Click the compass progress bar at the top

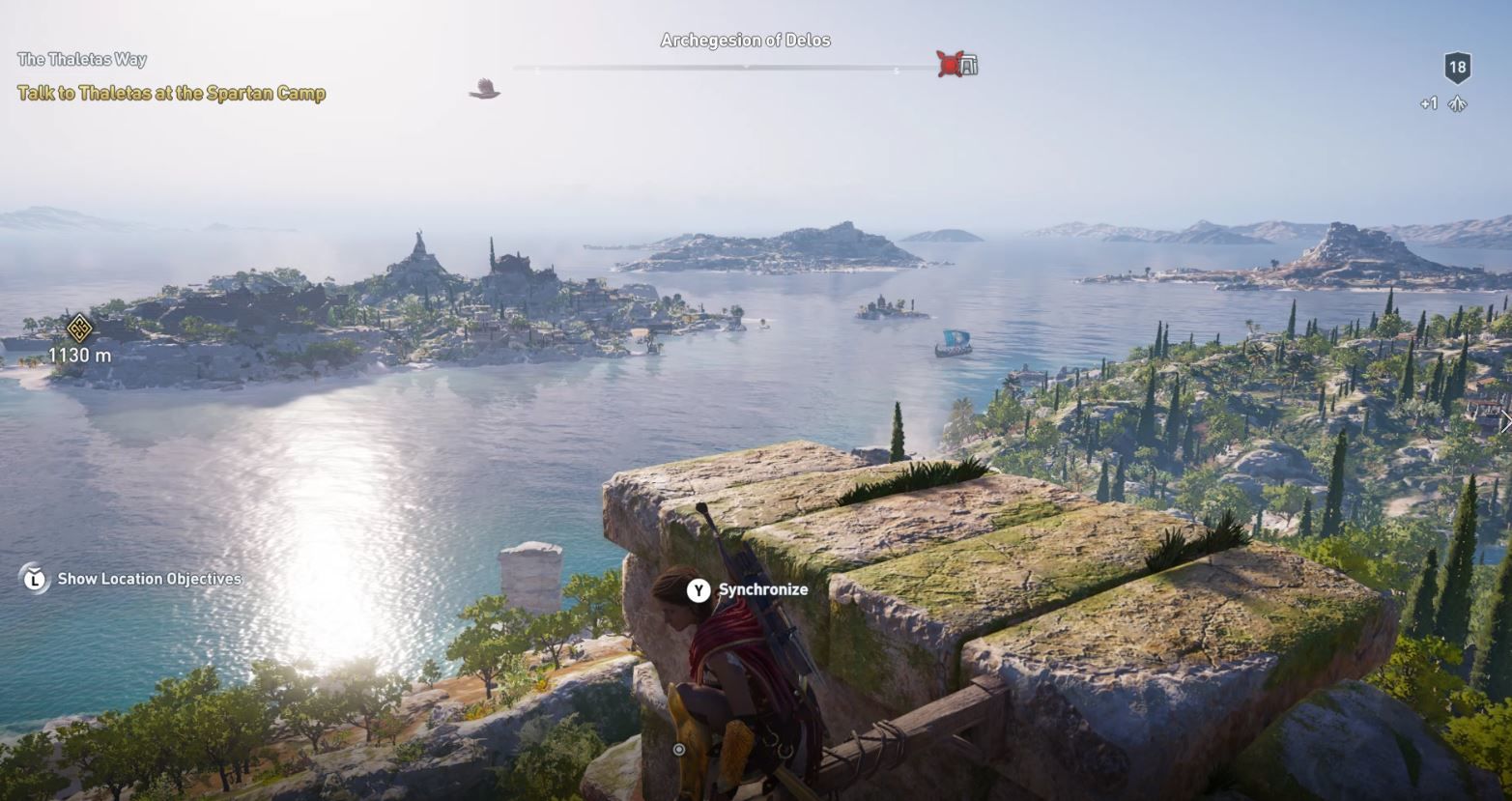pyautogui.click(x=705, y=67)
